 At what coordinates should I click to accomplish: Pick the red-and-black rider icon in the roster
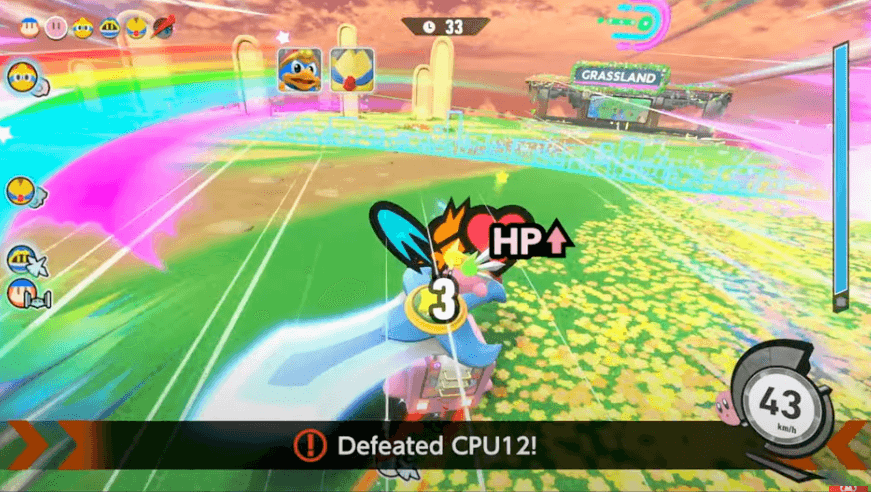pos(162,28)
